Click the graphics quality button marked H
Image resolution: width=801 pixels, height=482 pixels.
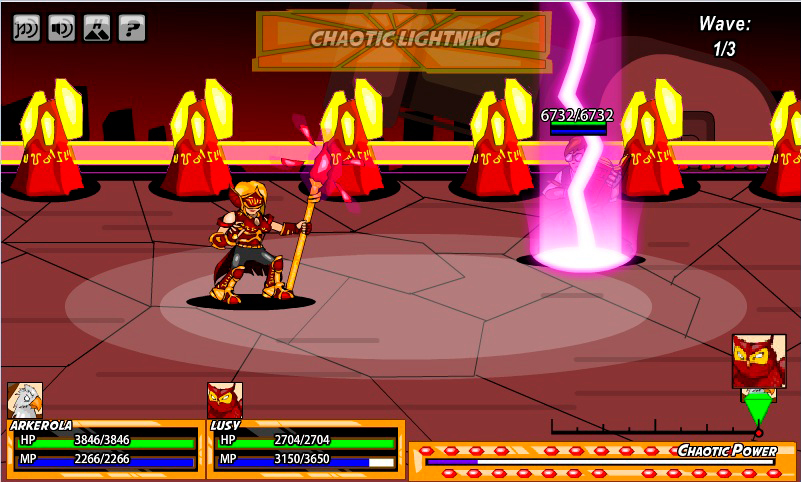coord(97,27)
